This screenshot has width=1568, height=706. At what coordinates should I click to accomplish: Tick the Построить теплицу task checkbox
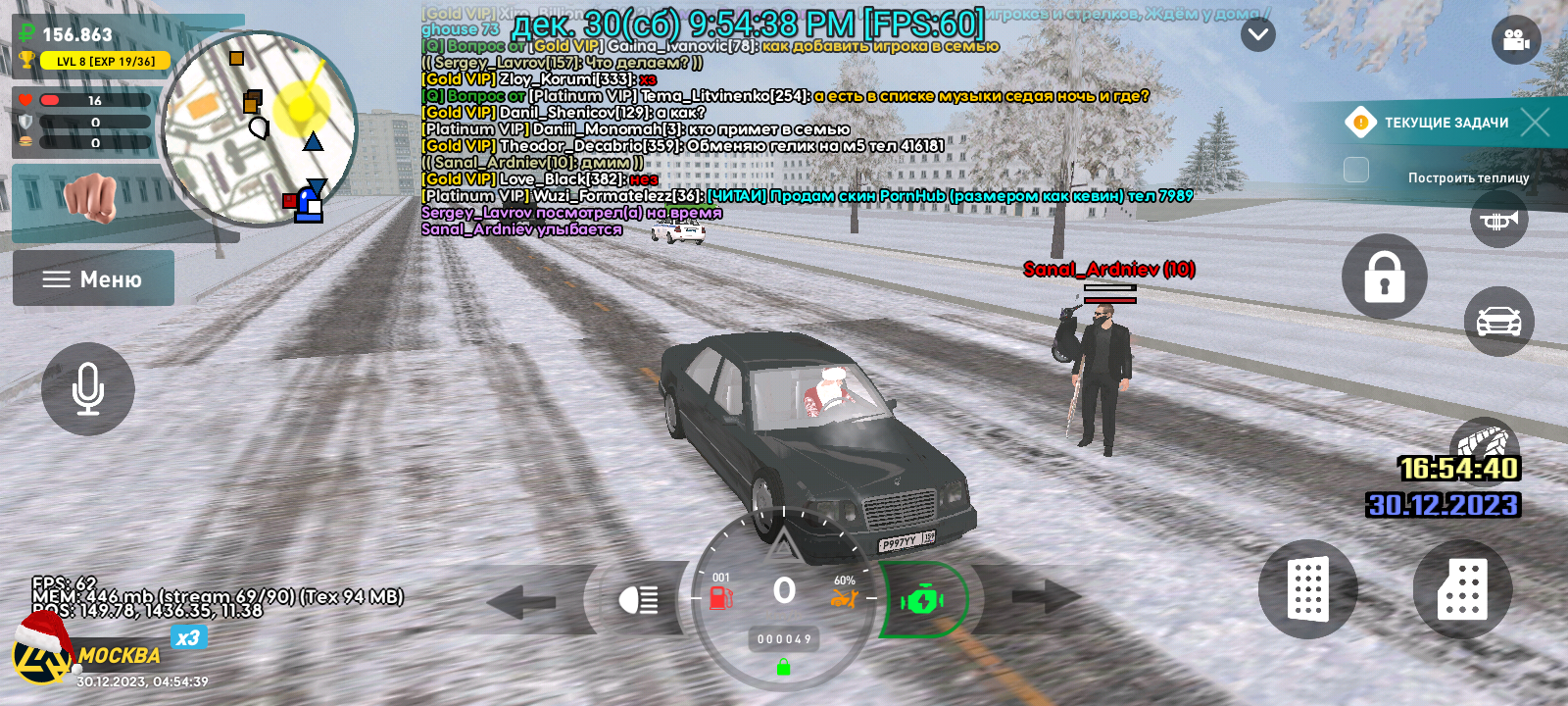tap(1356, 170)
